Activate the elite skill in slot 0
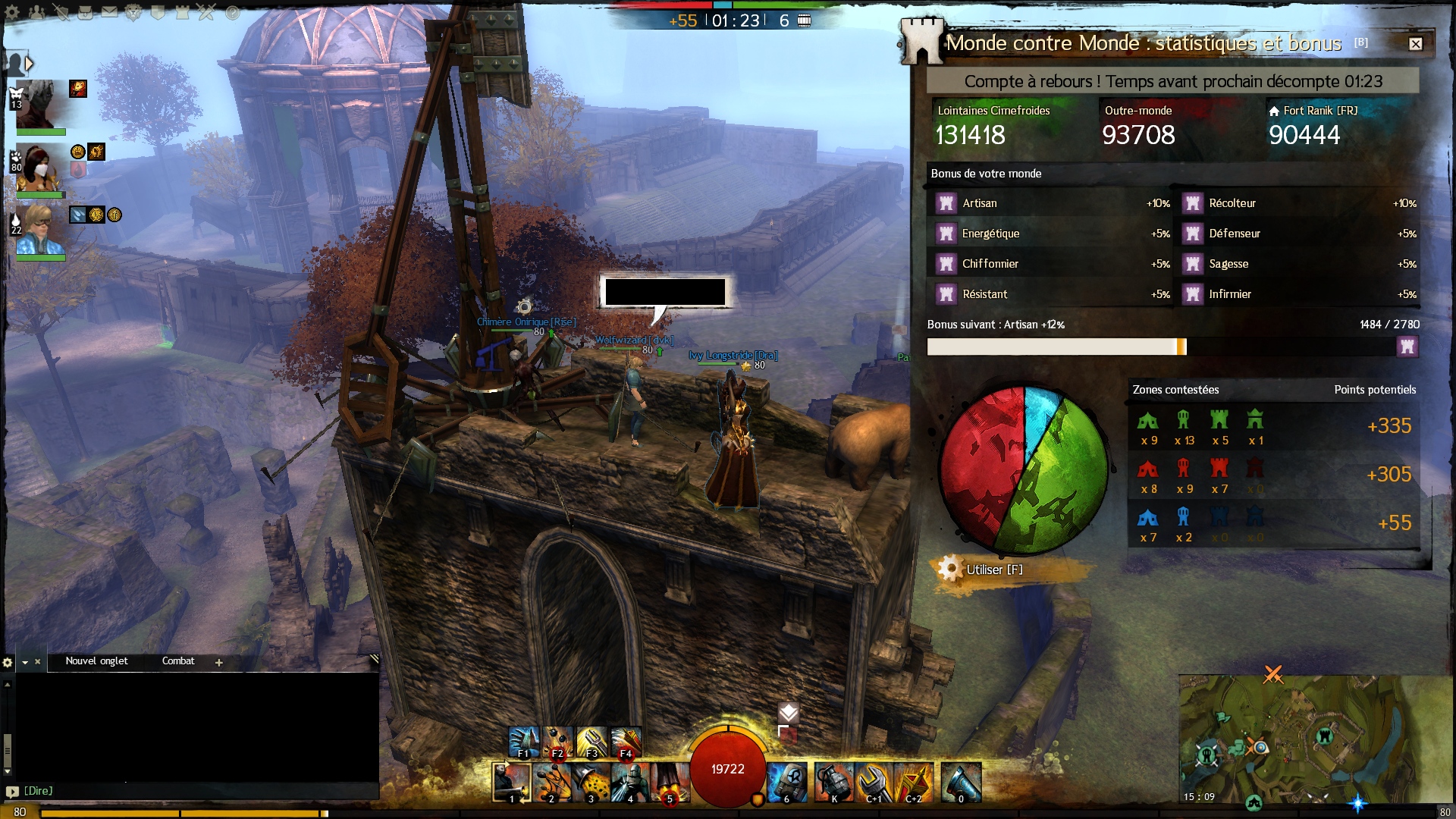Viewport: 1456px width, 819px height. click(x=961, y=782)
